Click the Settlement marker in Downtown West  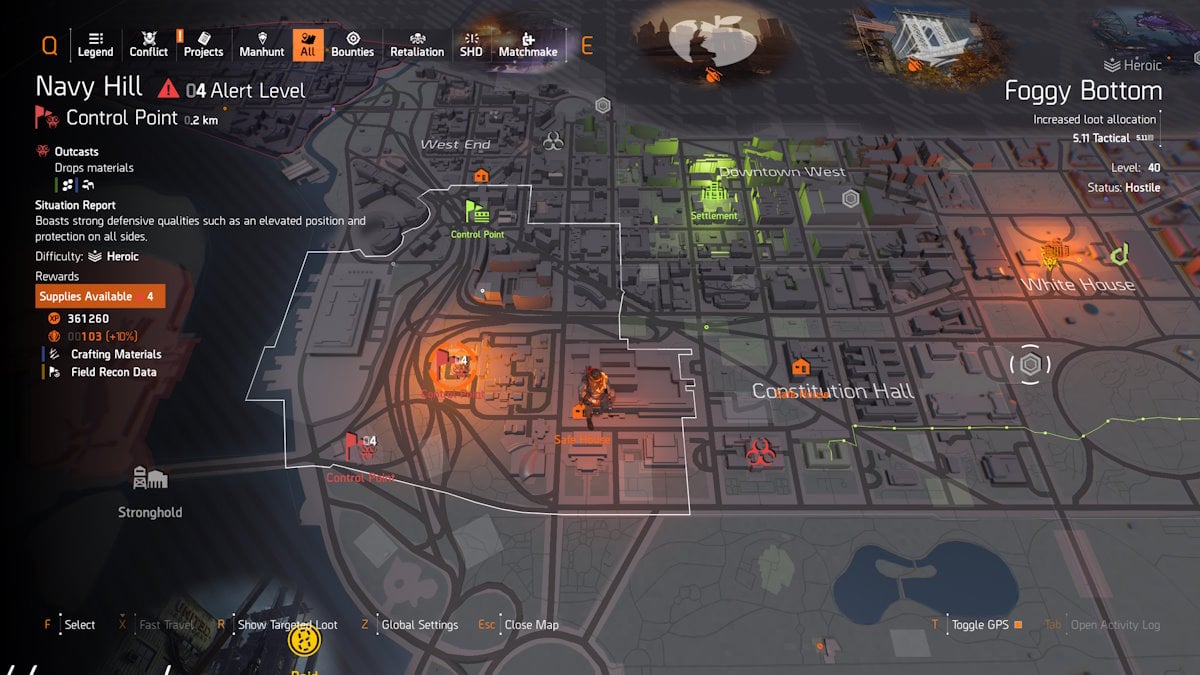(714, 193)
